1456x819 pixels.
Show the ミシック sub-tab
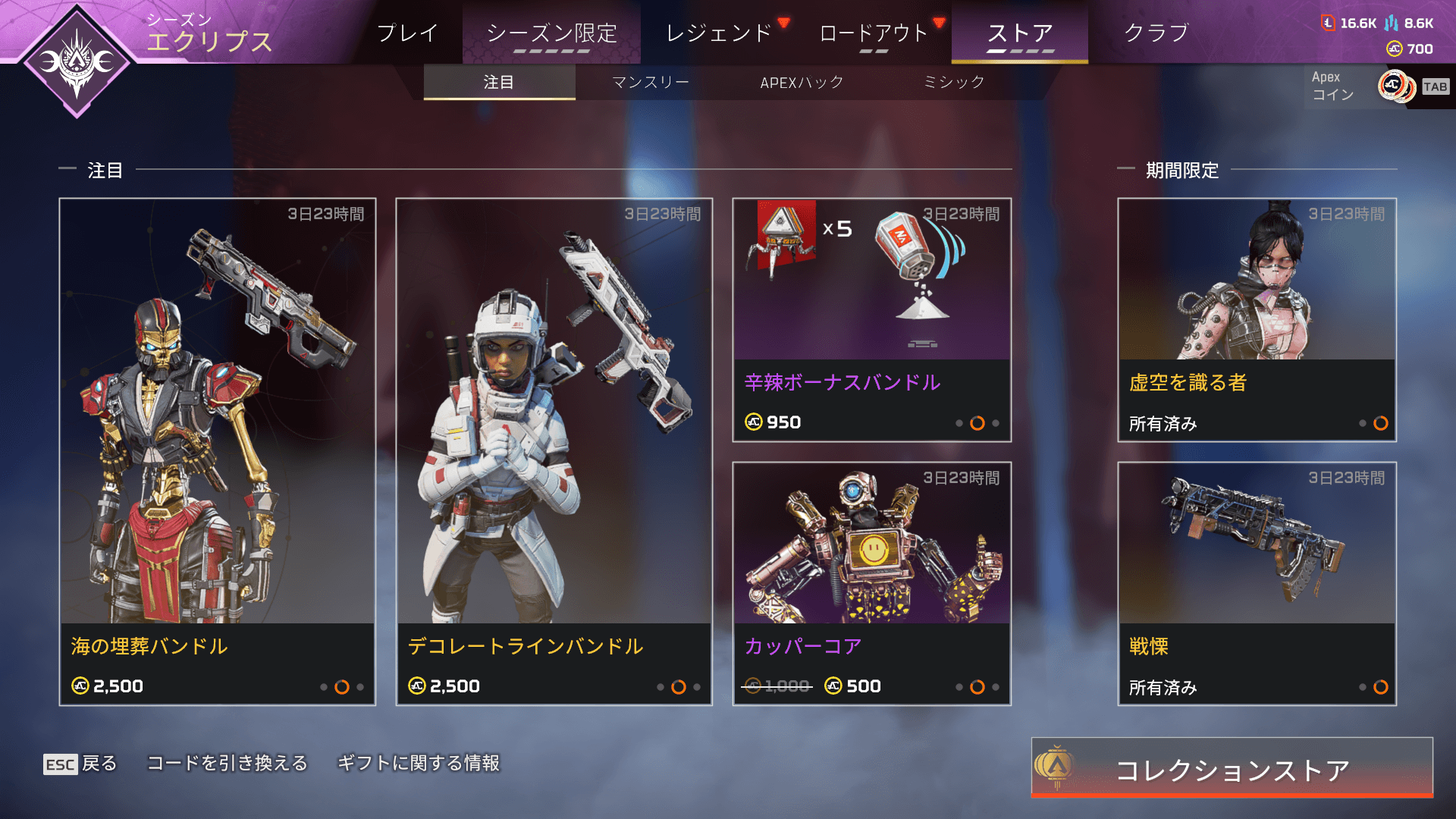click(x=954, y=82)
